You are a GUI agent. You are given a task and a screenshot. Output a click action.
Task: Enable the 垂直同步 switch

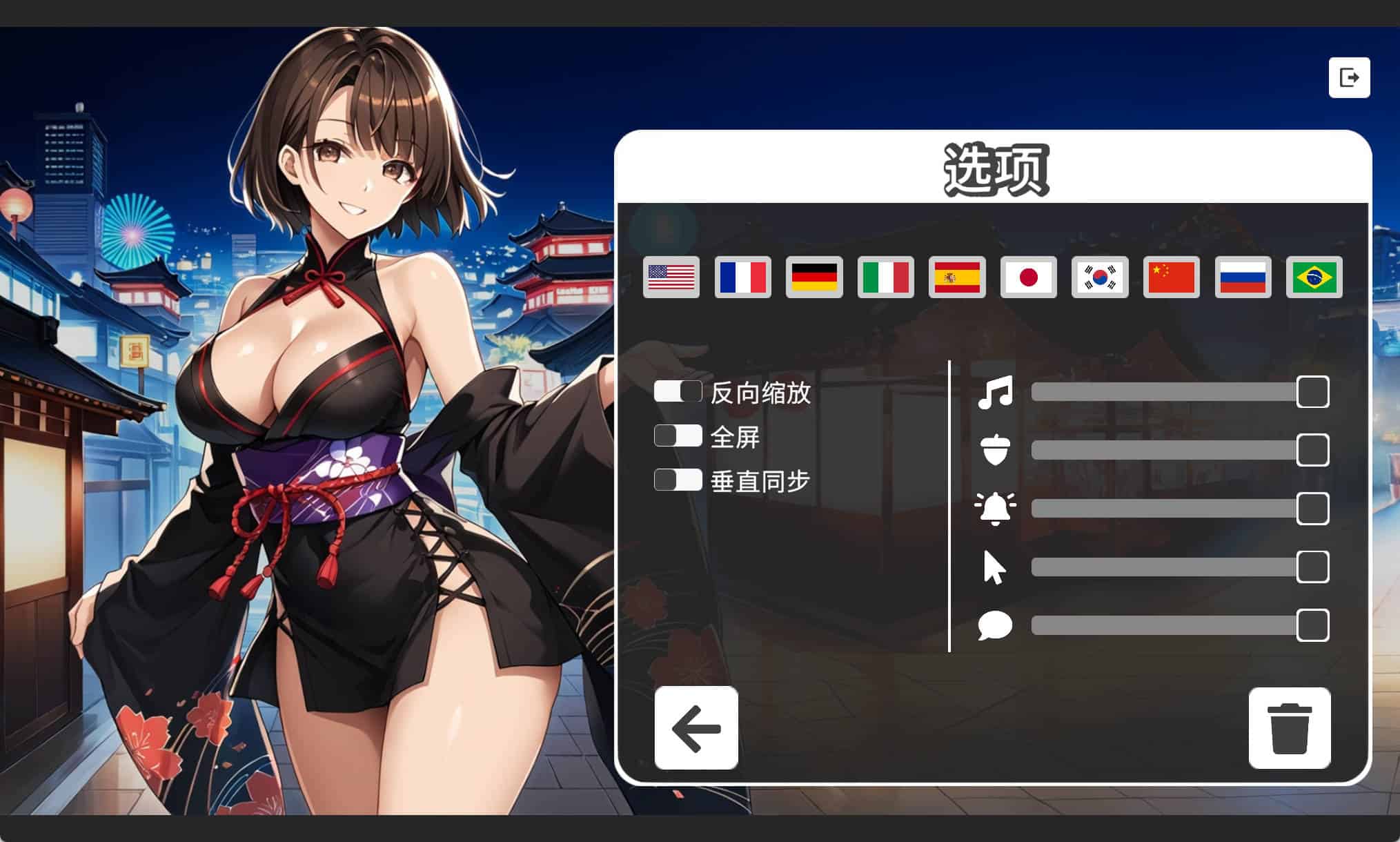click(x=678, y=480)
